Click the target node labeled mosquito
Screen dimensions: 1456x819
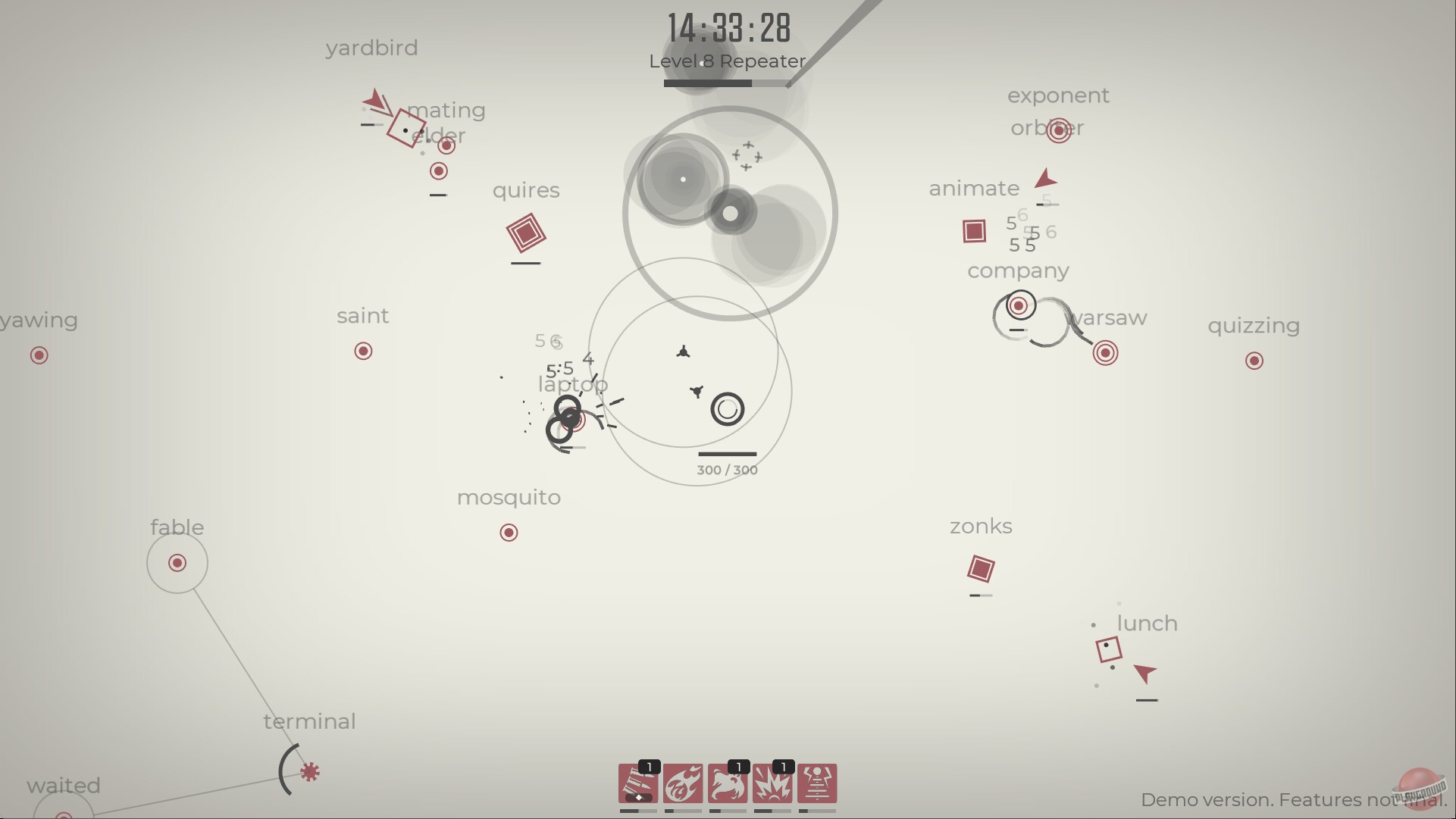(508, 533)
